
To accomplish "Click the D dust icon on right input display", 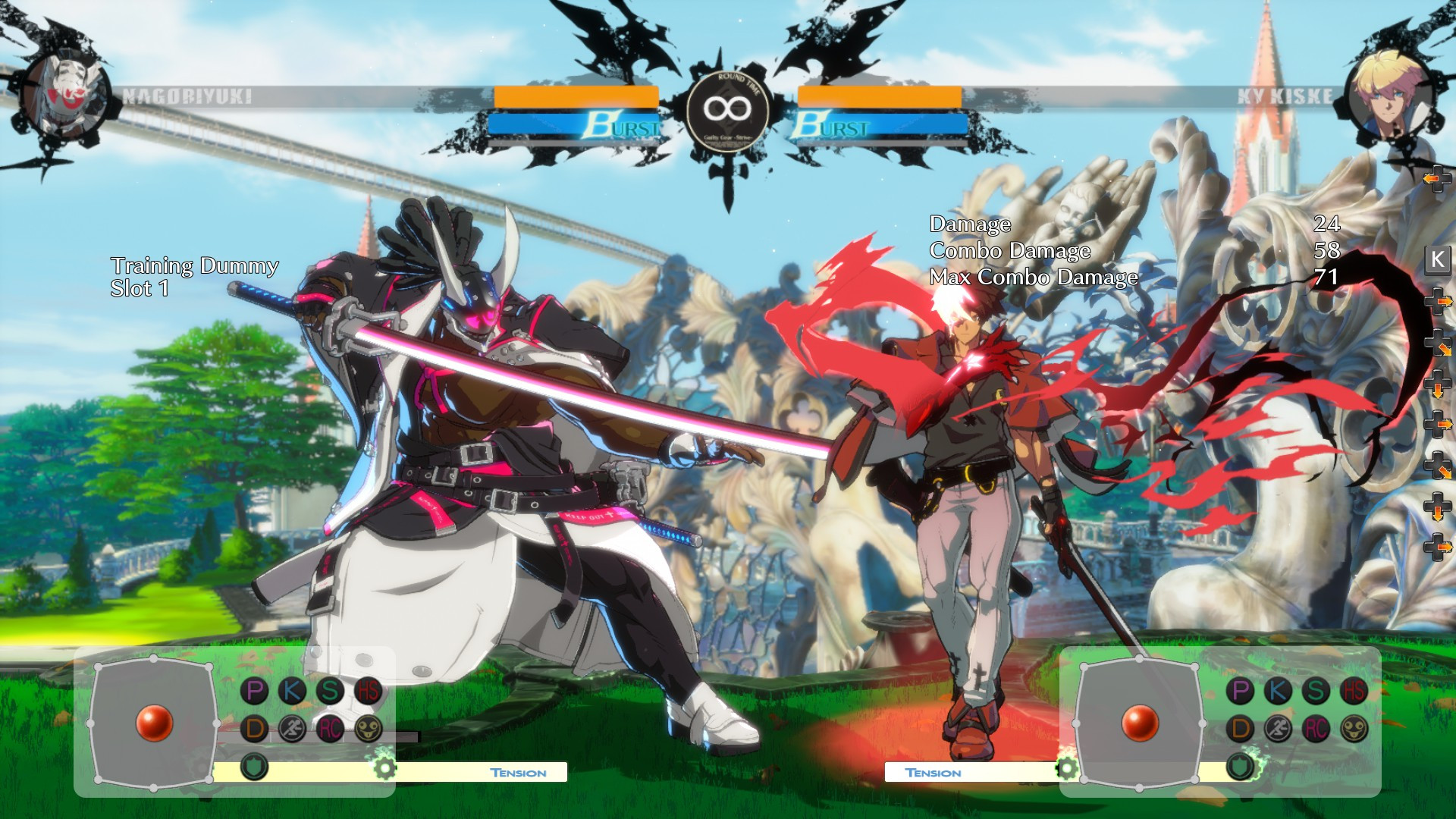I will (x=1240, y=728).
